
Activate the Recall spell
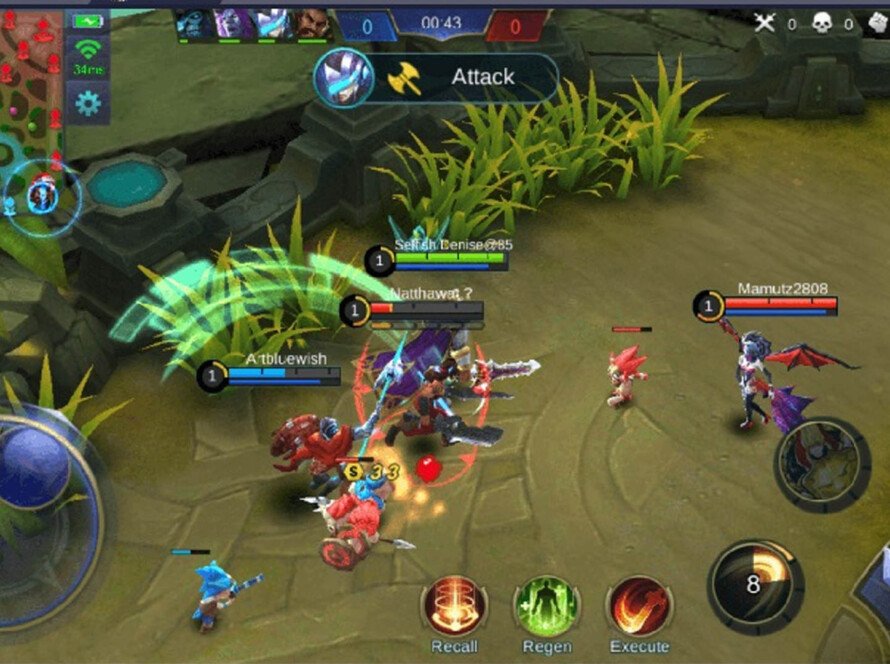point(454,607)
